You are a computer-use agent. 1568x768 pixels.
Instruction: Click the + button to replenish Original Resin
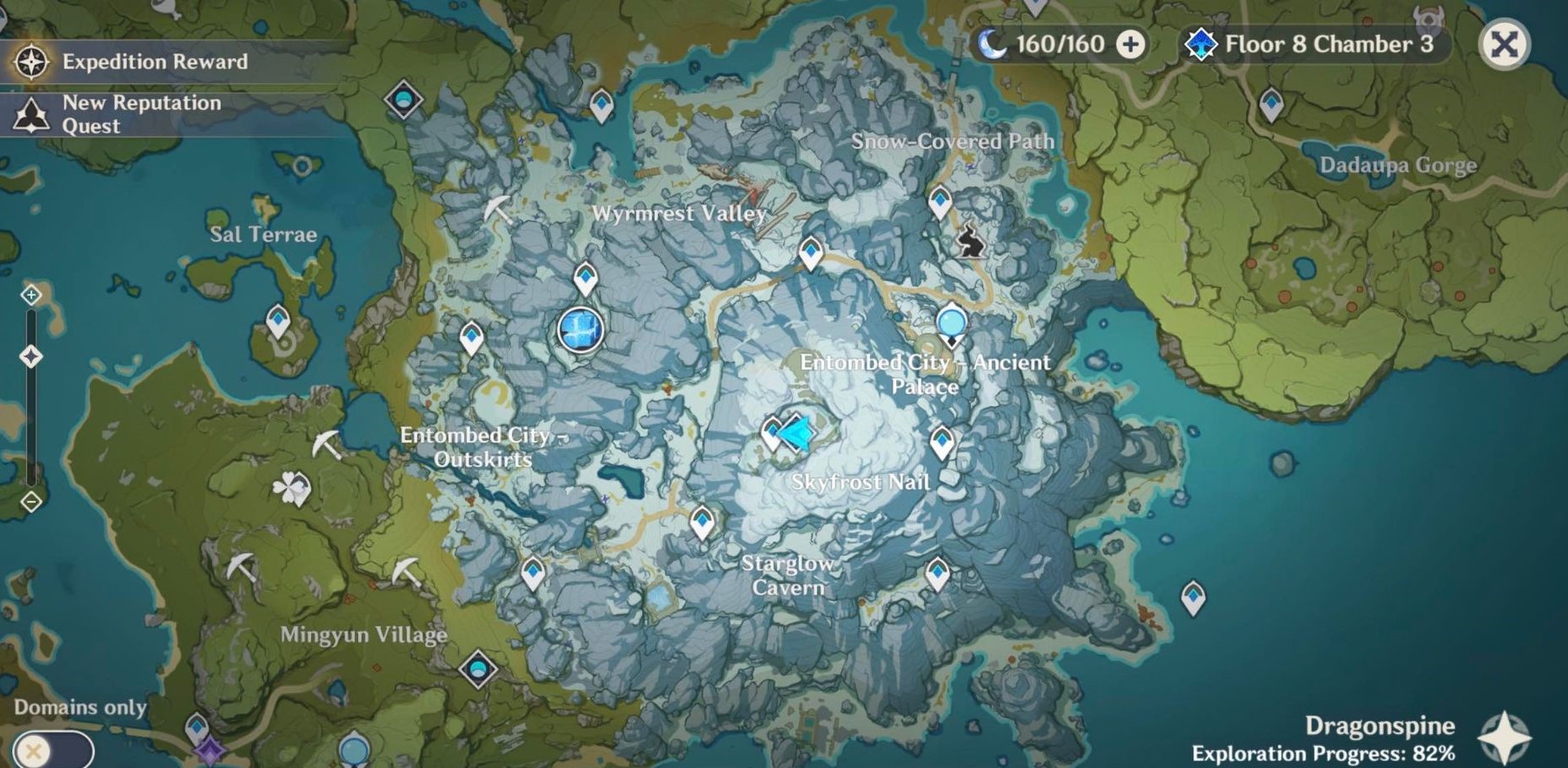click(x=1132, y=44)
